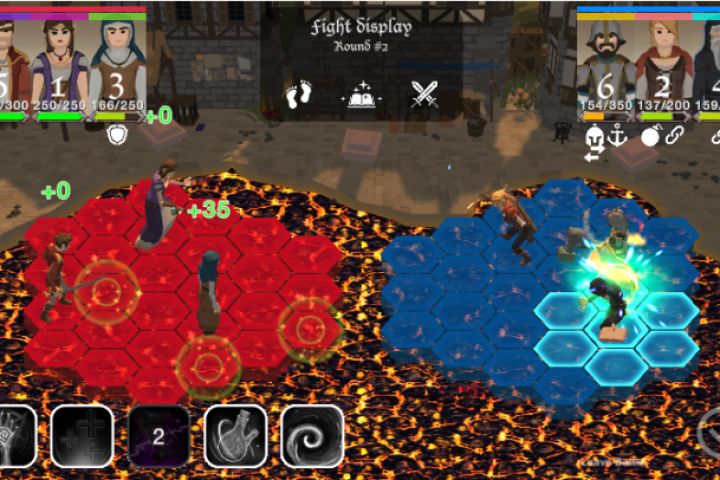Select the crossed swords attack phase icon
This screenshot has height=480, width=720.
click(x=425, y=96)
